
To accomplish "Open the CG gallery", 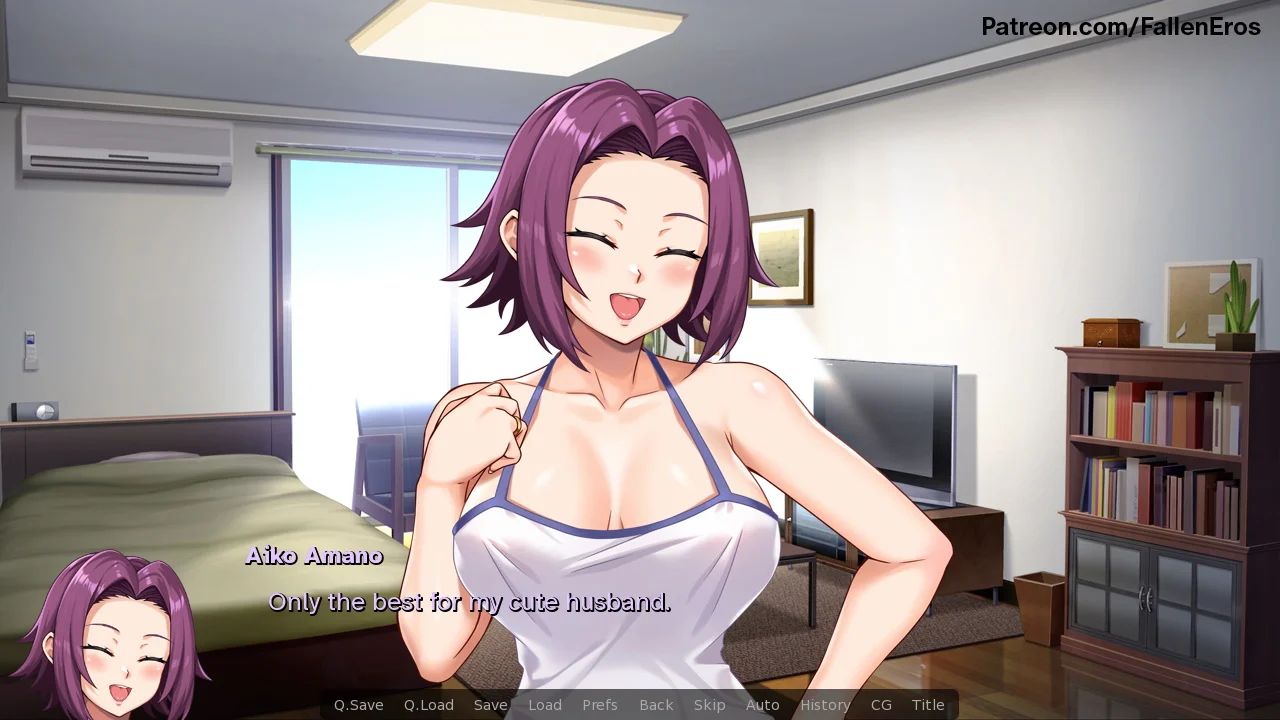I will (x=881, y=705).
